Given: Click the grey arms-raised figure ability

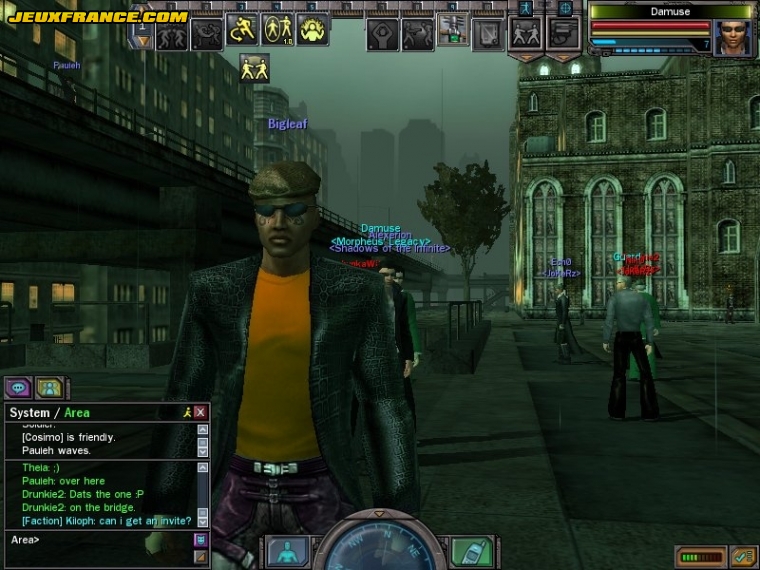Looking at the screenshot, I should 383,34.
